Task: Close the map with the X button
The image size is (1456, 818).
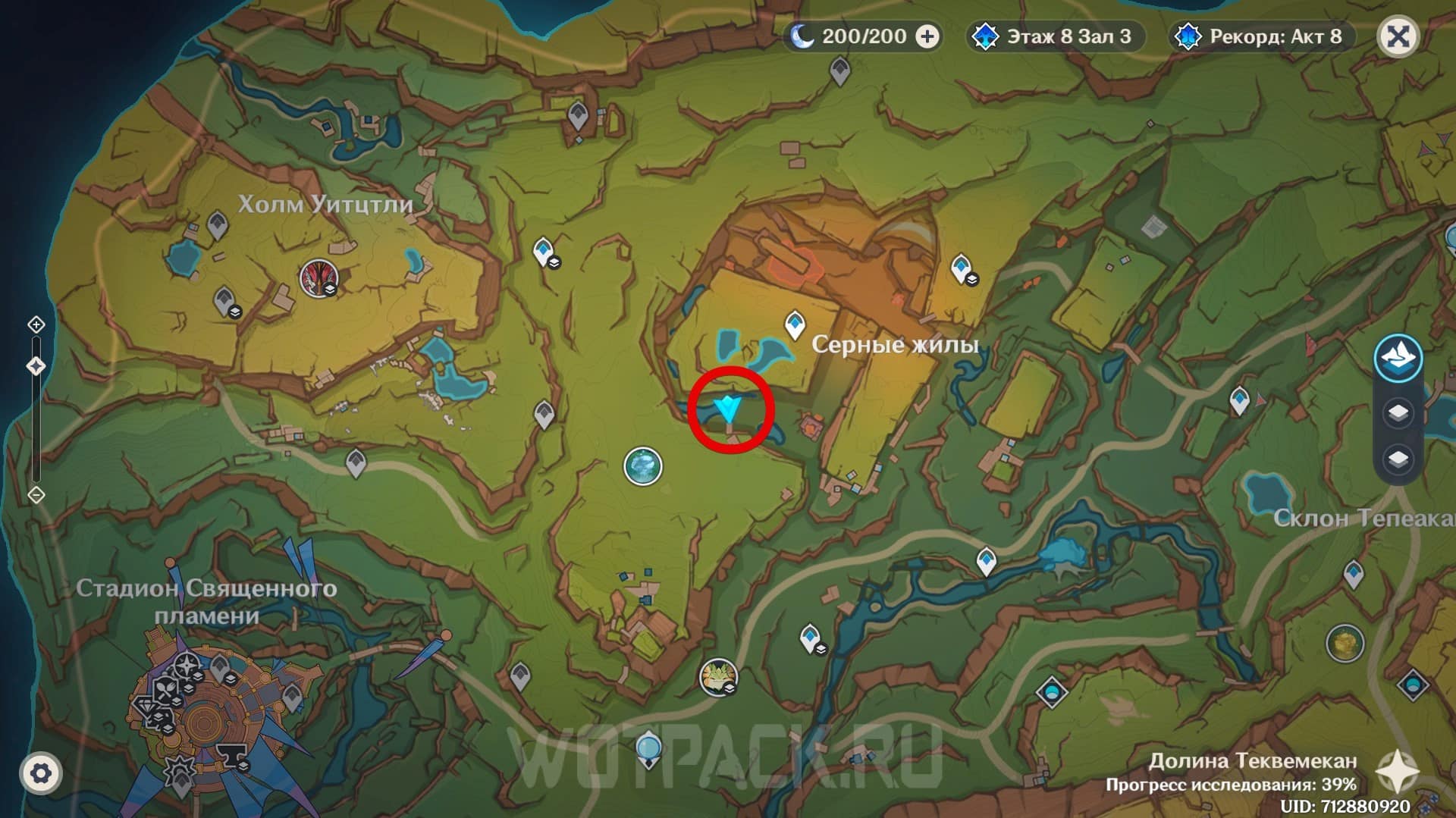Action: [1398, 36]
